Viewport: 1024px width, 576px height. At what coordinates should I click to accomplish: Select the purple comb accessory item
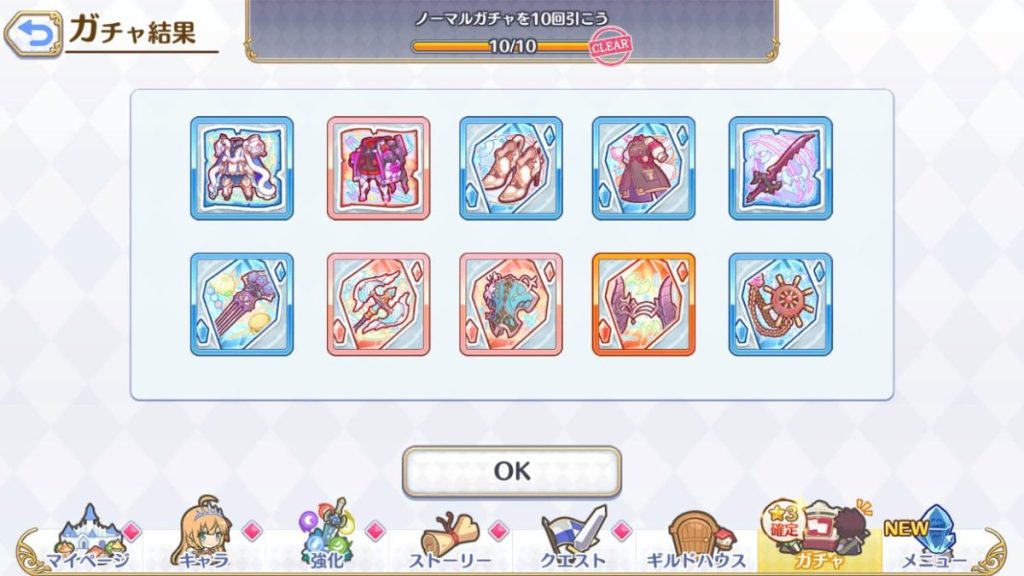242,304
